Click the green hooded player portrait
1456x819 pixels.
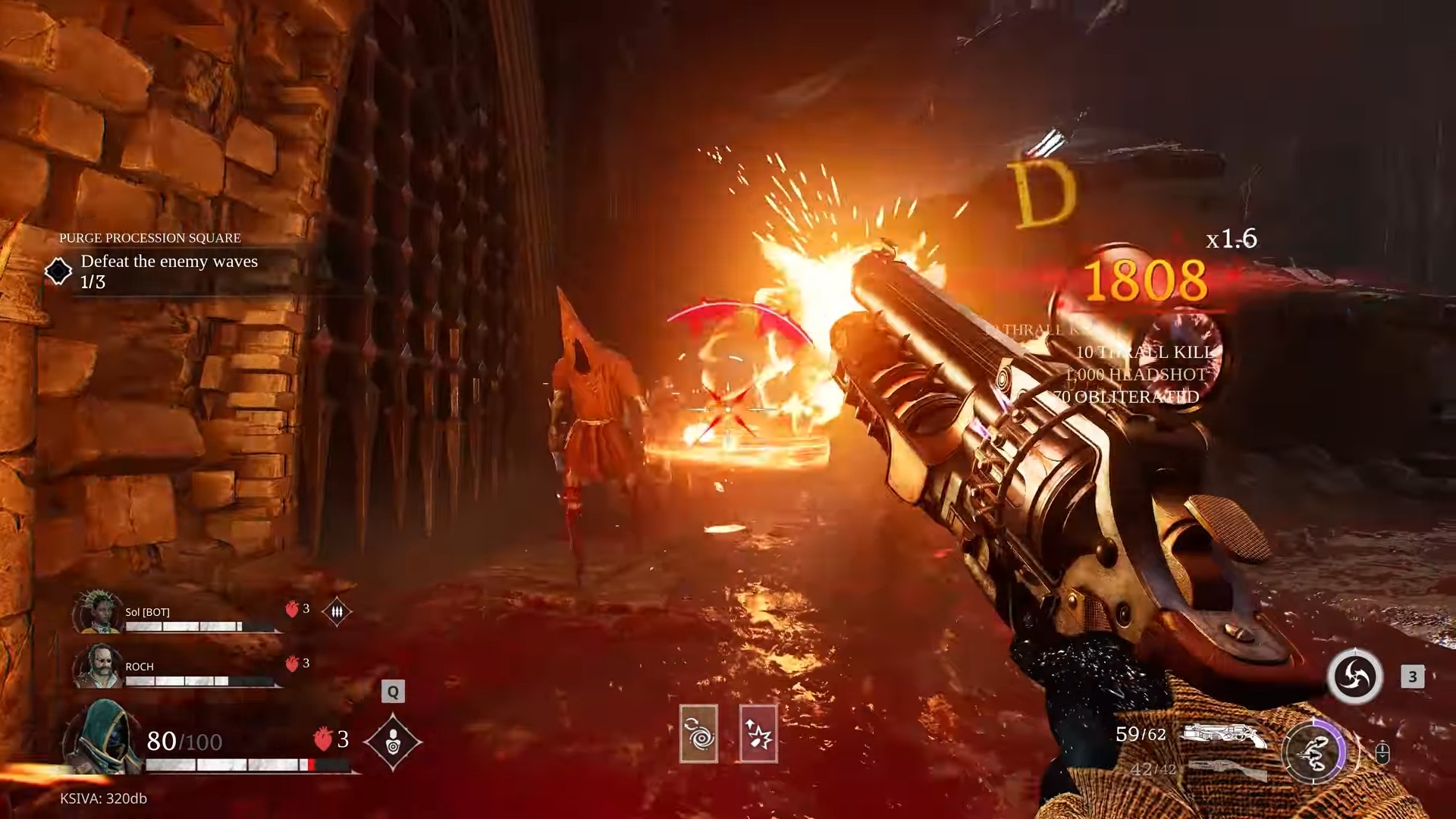click(x=104, y=737)
